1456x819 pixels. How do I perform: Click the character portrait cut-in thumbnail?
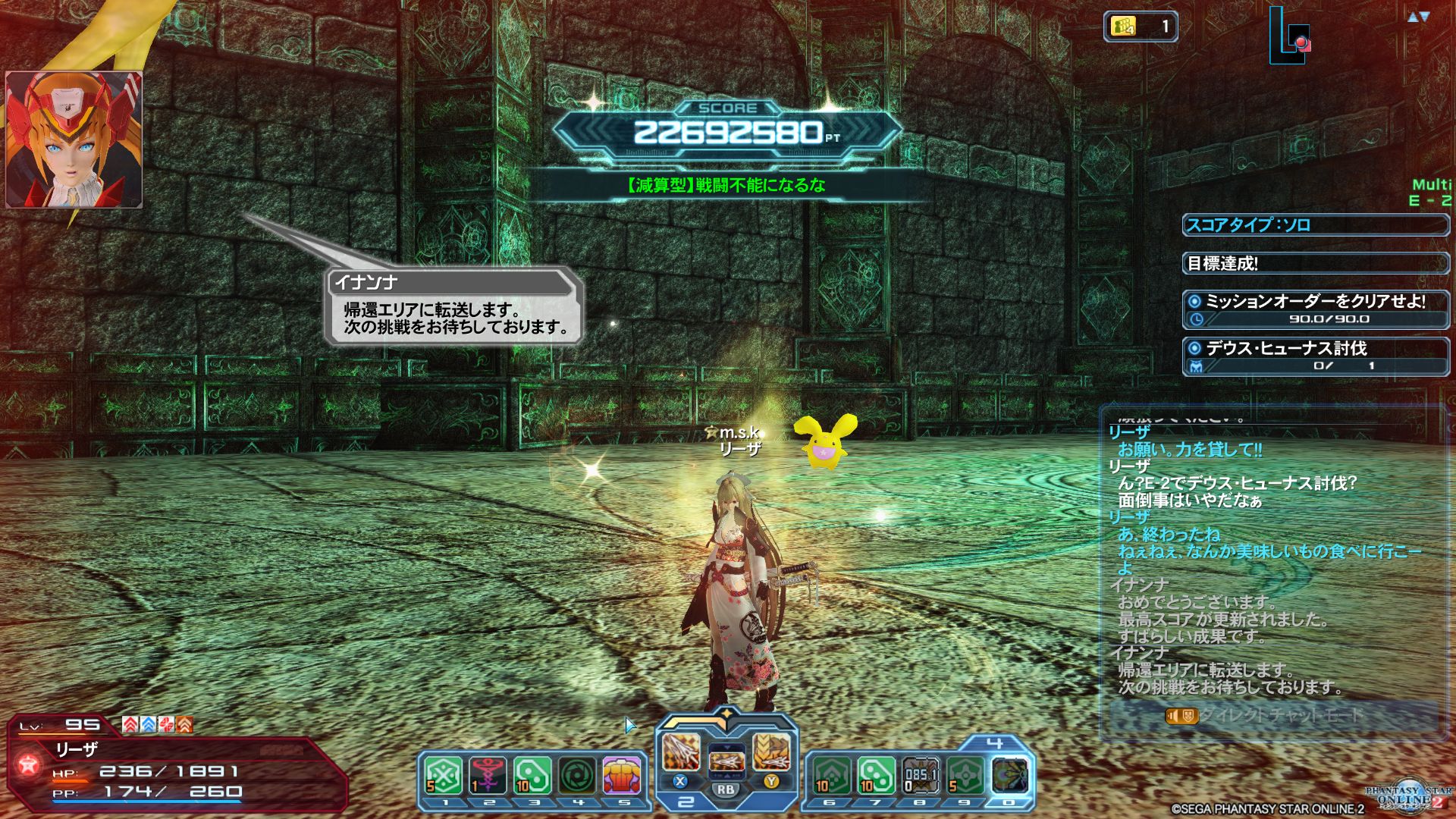[x=74, y=140]
